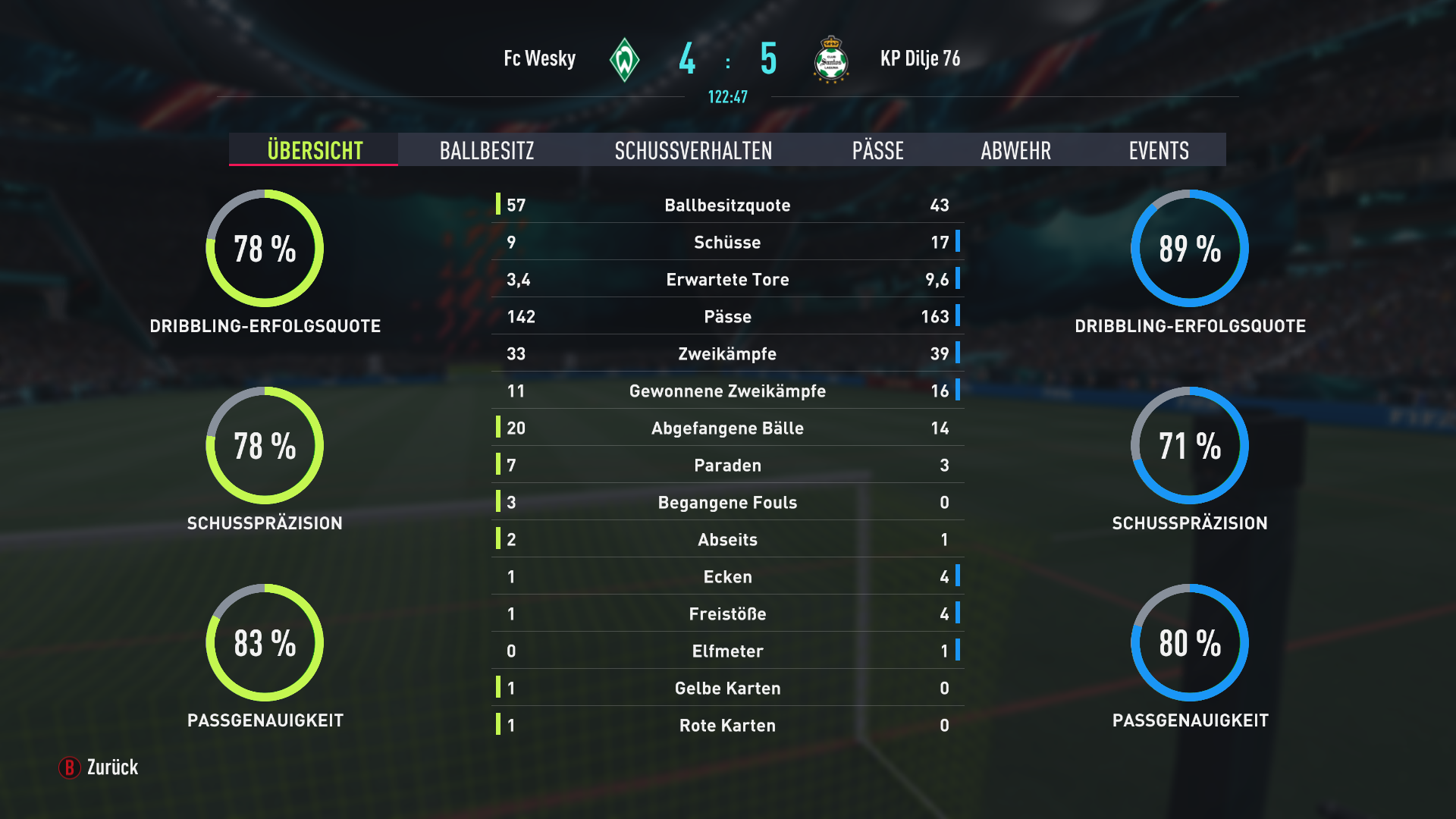
Task: Show the Pässe statistics tab
Action: tap(877, 150)
